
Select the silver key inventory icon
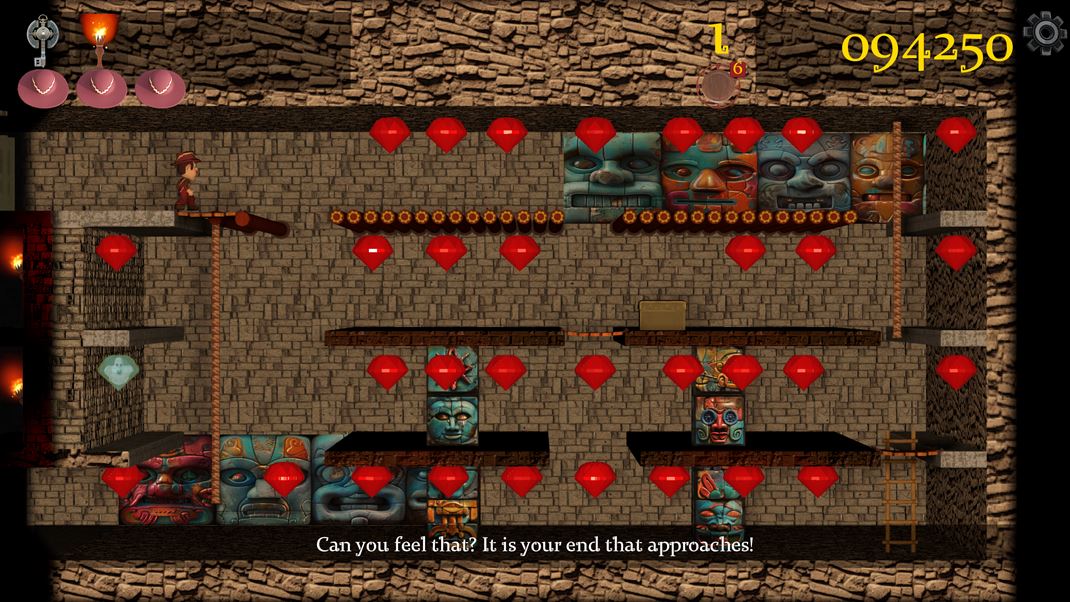41,40
